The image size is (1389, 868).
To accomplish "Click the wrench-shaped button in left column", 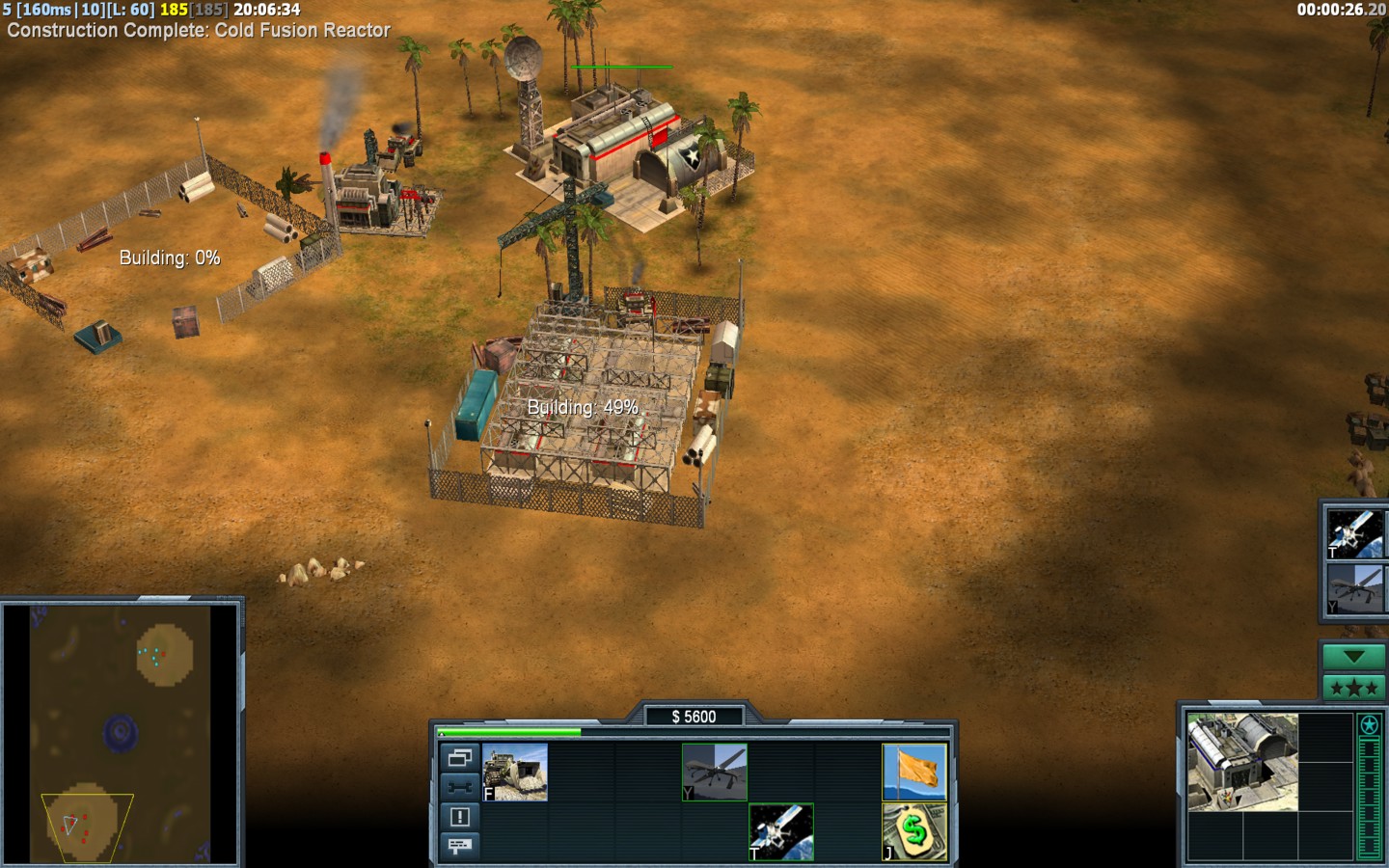I will [x=460, y=787].
